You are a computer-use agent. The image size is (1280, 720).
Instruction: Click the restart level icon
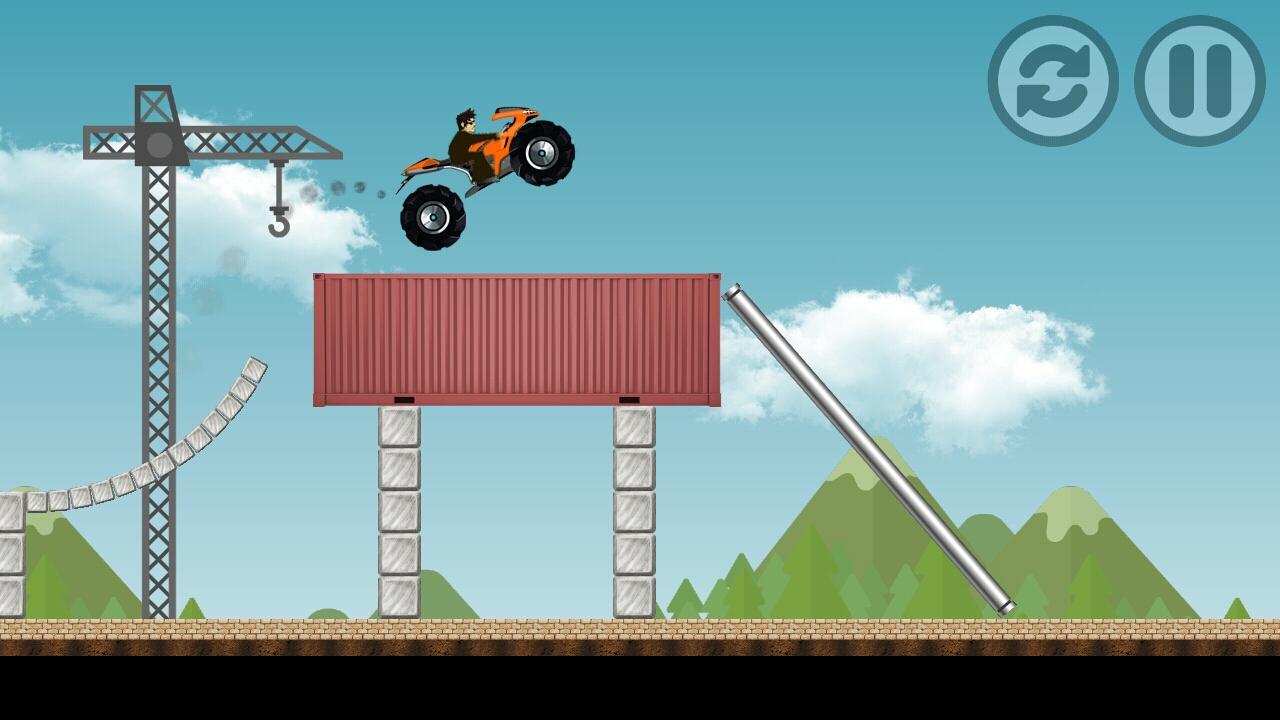coord(1053,80)
